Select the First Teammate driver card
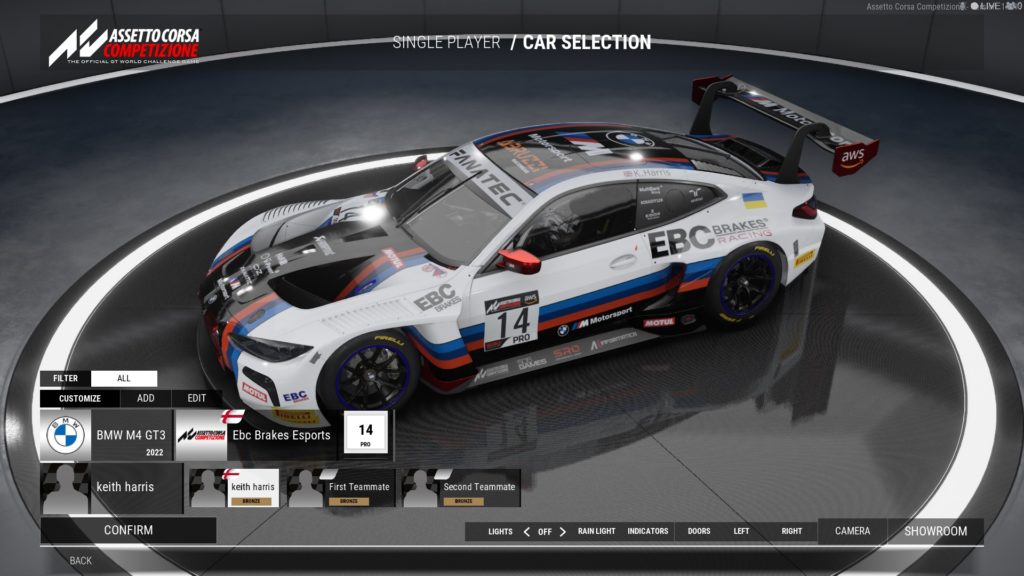The image size is (1024, 576). point(341,488)
